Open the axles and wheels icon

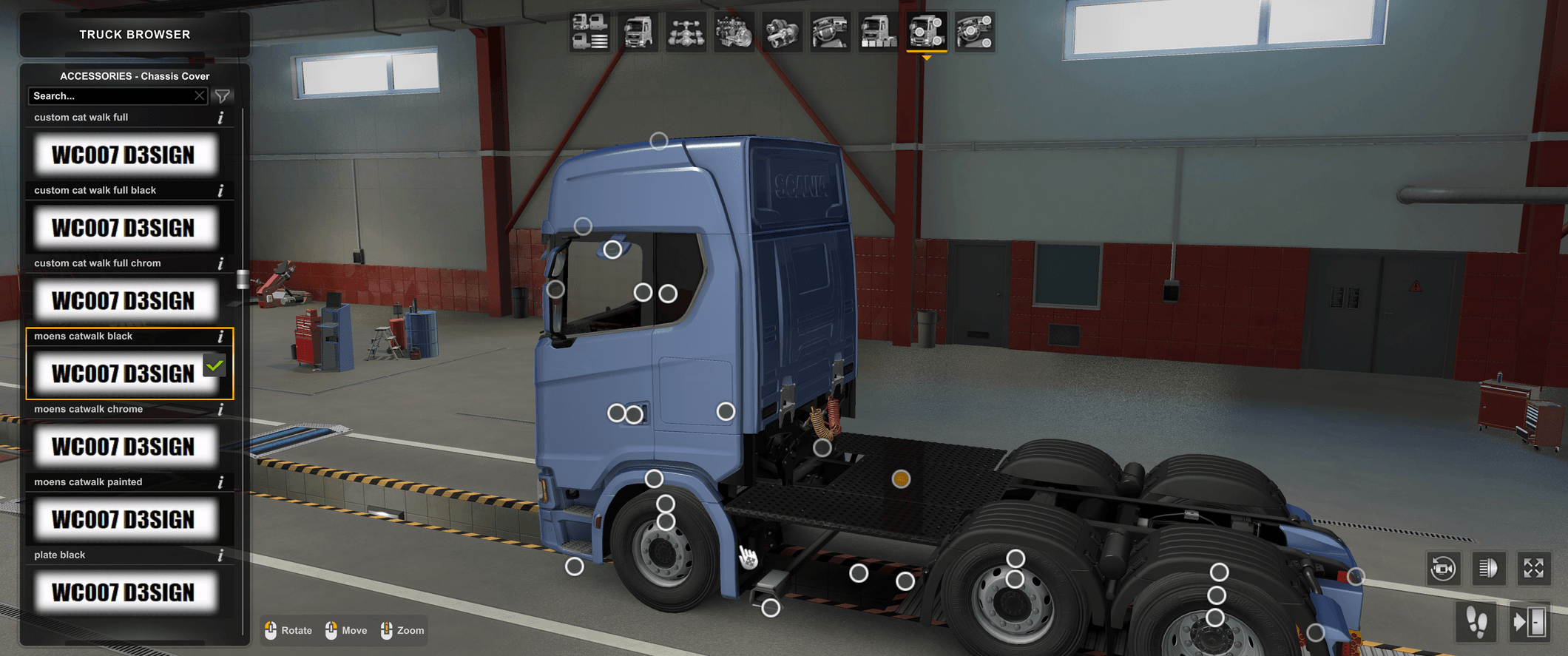click(686, 33)
